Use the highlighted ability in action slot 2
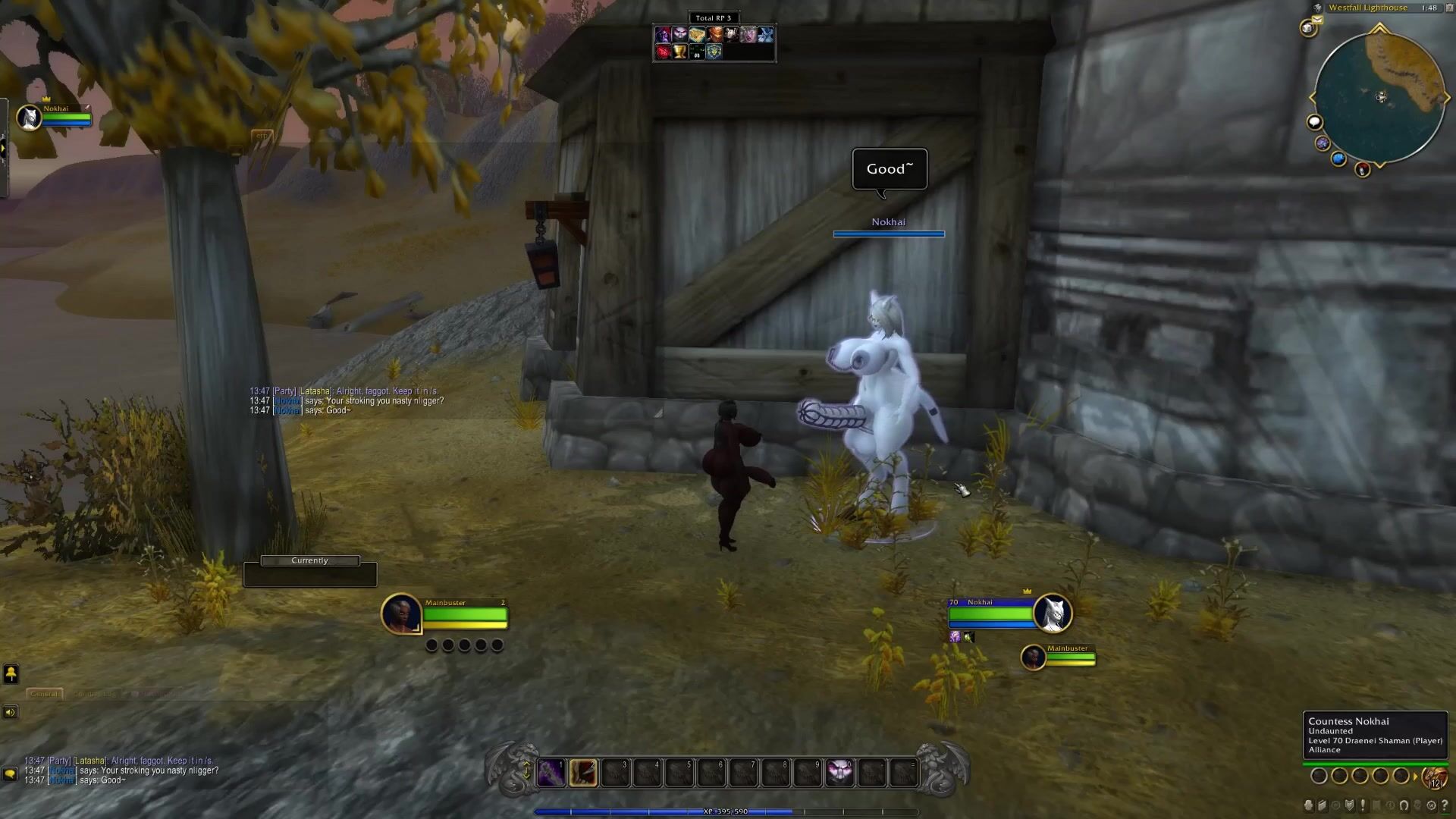This screenshot has width=1456, height=819. click(x=583, y=773)
